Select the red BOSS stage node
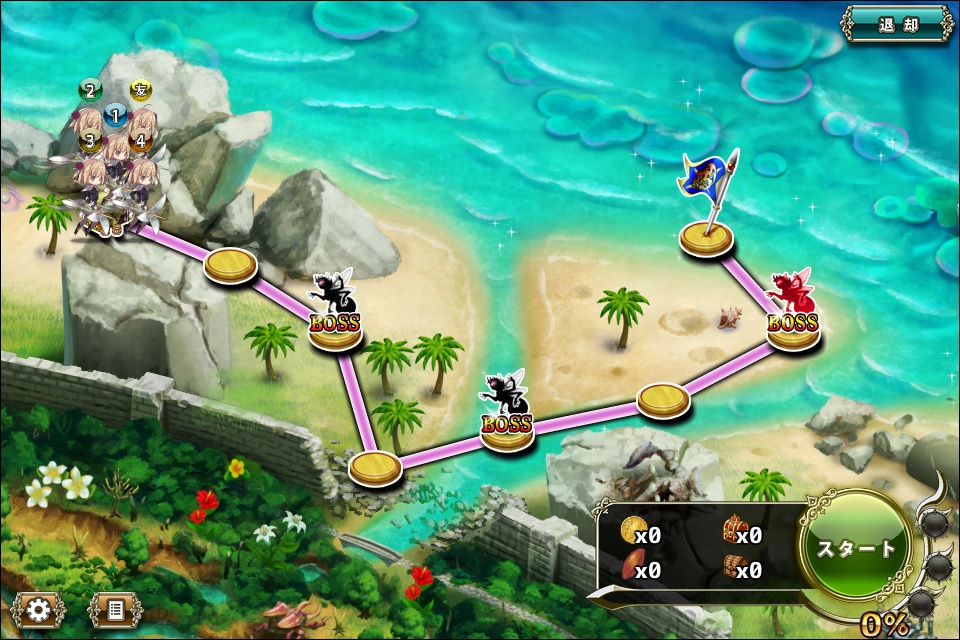Image resolution: width=960 pixels, height=640 pixels. pos(793,318)
